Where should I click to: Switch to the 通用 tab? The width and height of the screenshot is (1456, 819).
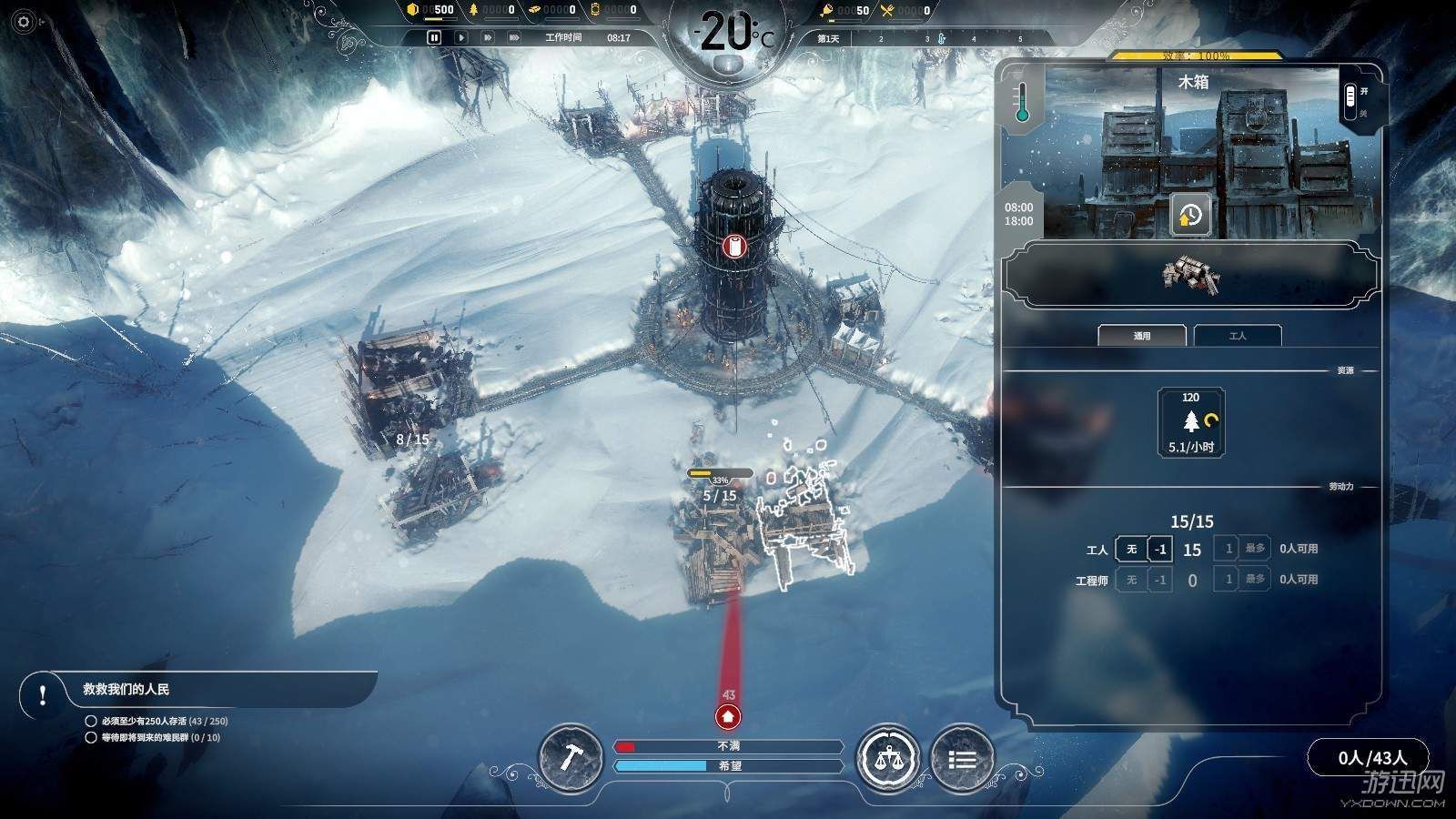click(x=1142, y=336)
